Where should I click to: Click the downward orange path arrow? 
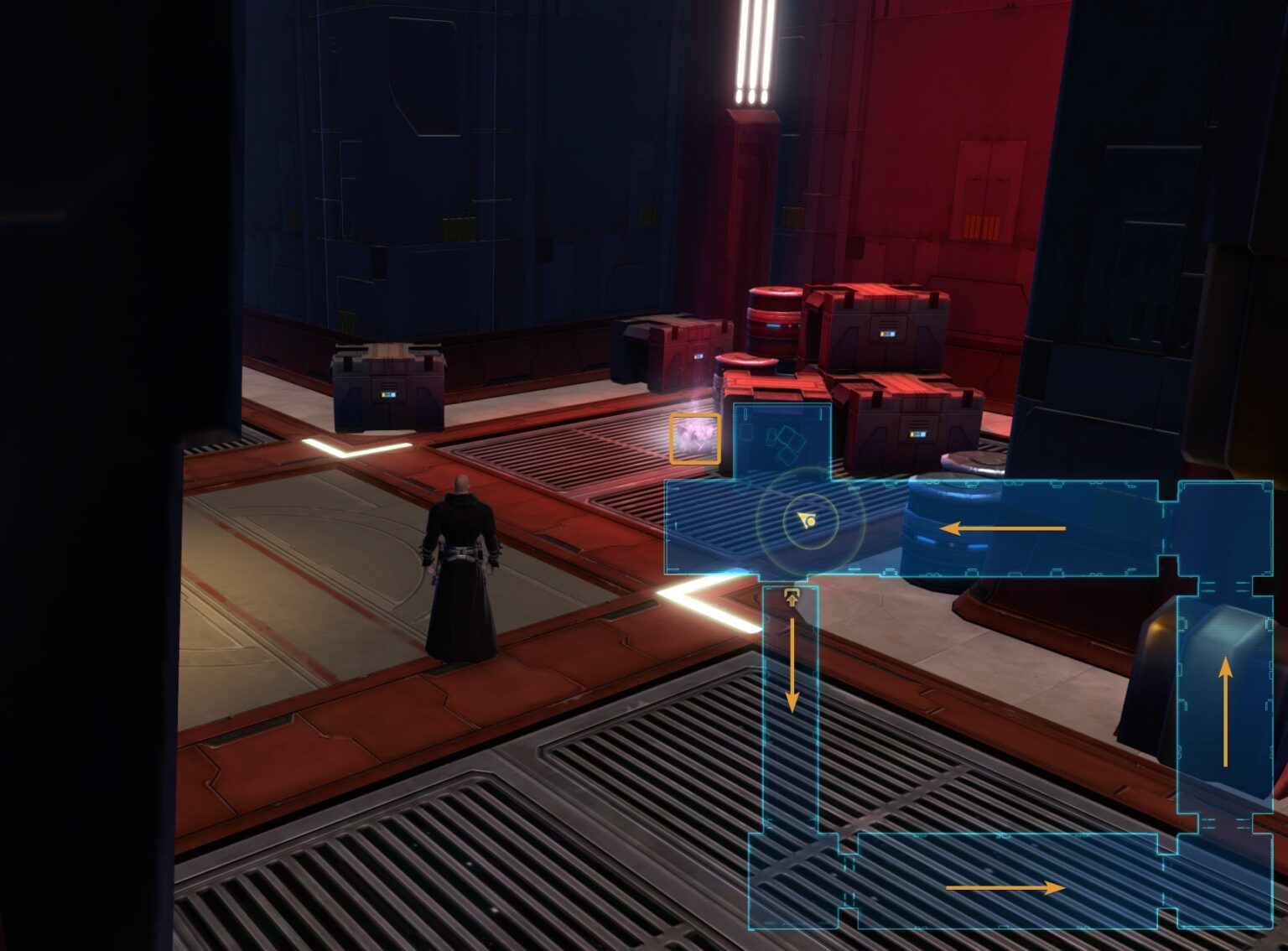[x=792, y=667]
